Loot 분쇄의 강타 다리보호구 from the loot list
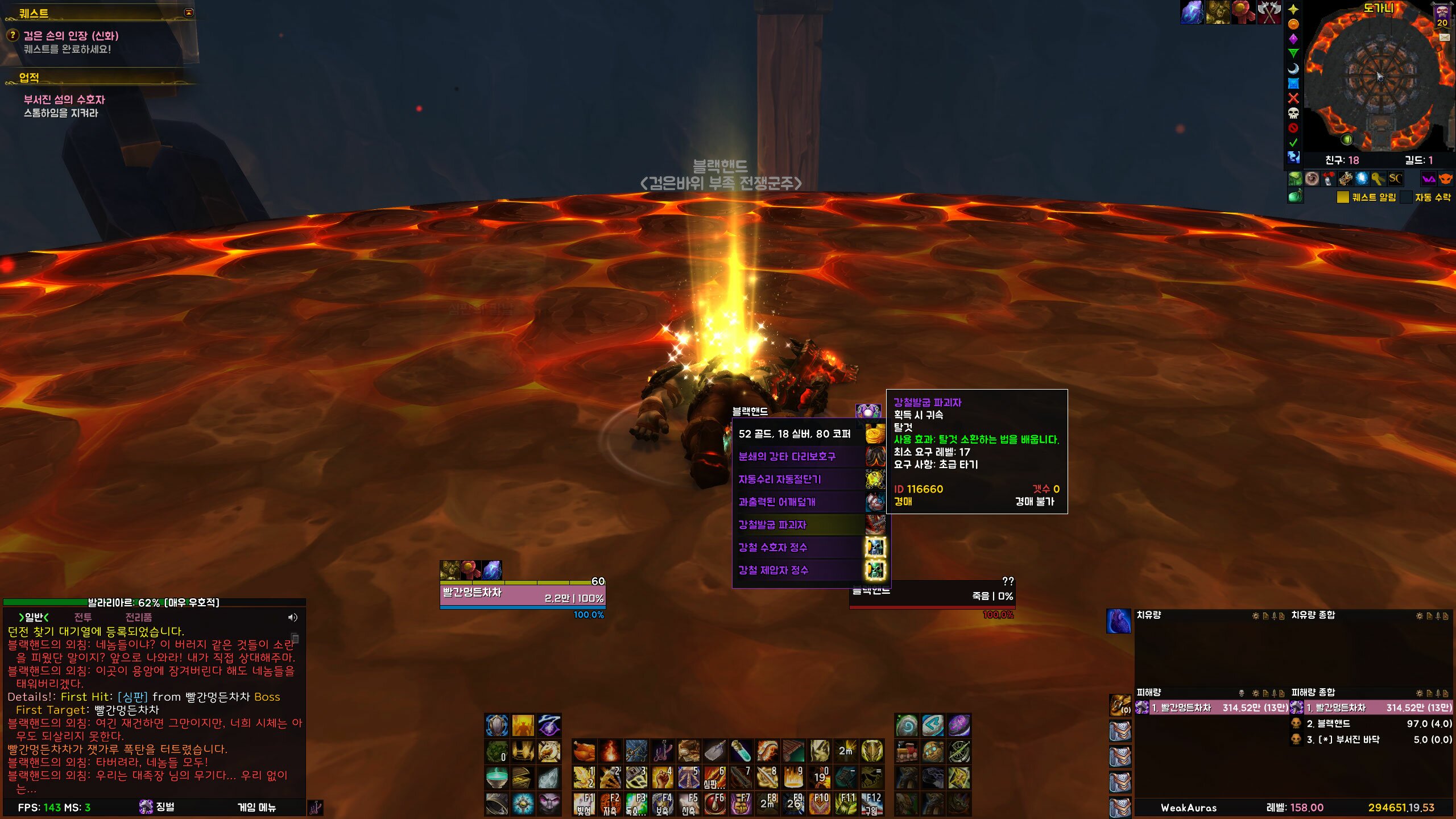The width and height of the screenshot is (1456, 819). pos(787,457)
